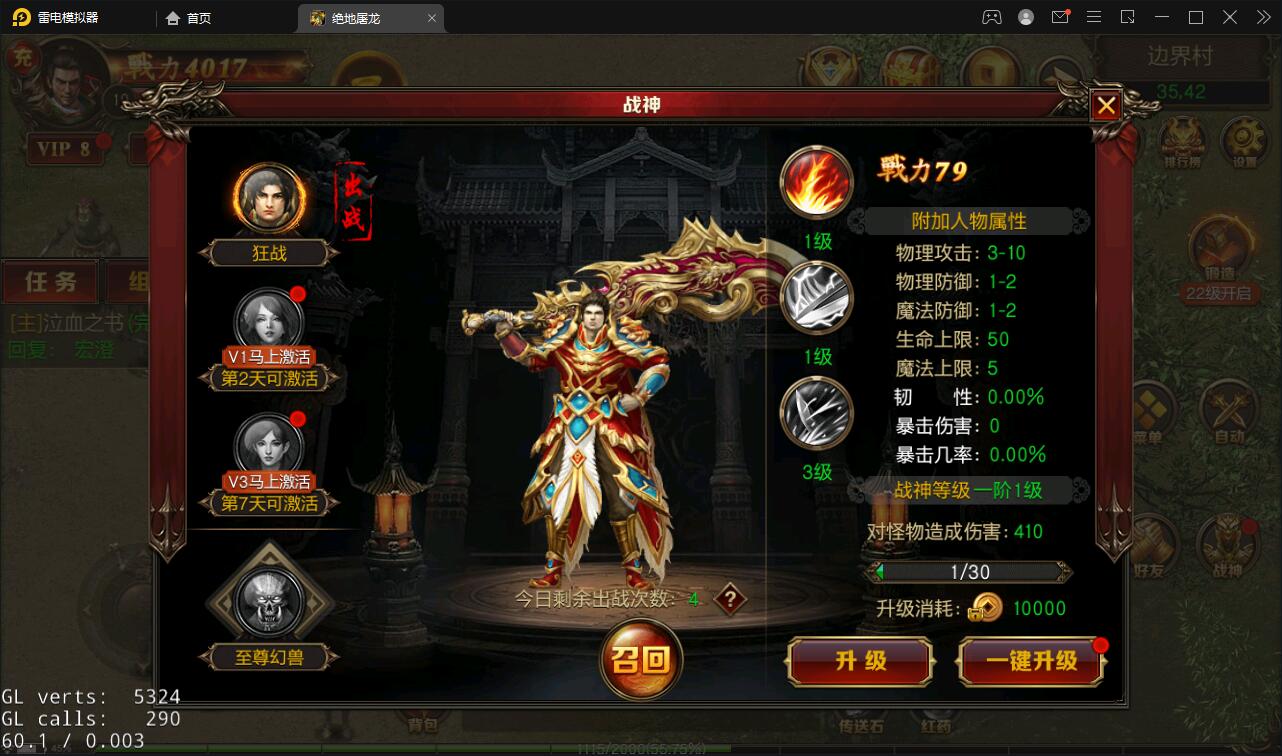1282x756 pixels.
Task: Expand the >> chevron in emulator titlebar
Action: click(x=1262, y=17)
